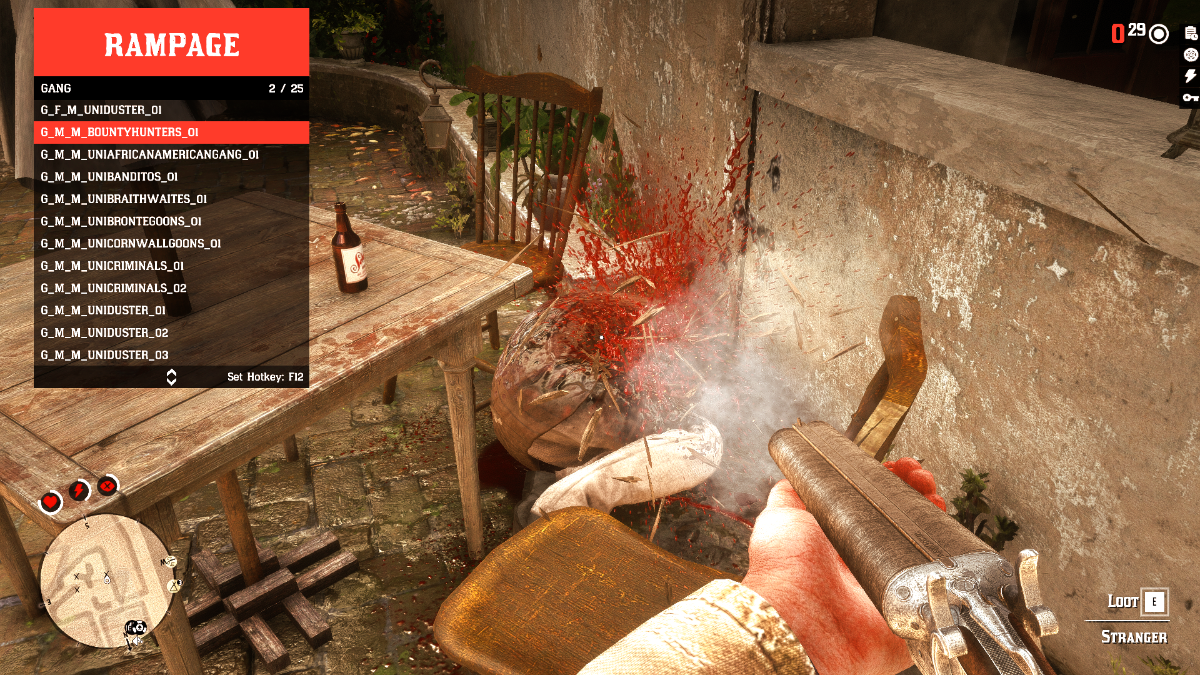Choose G_M_M_UNICRIMINALS_02 model entry
Screen dimensions: 1200x675
(171, 288)
